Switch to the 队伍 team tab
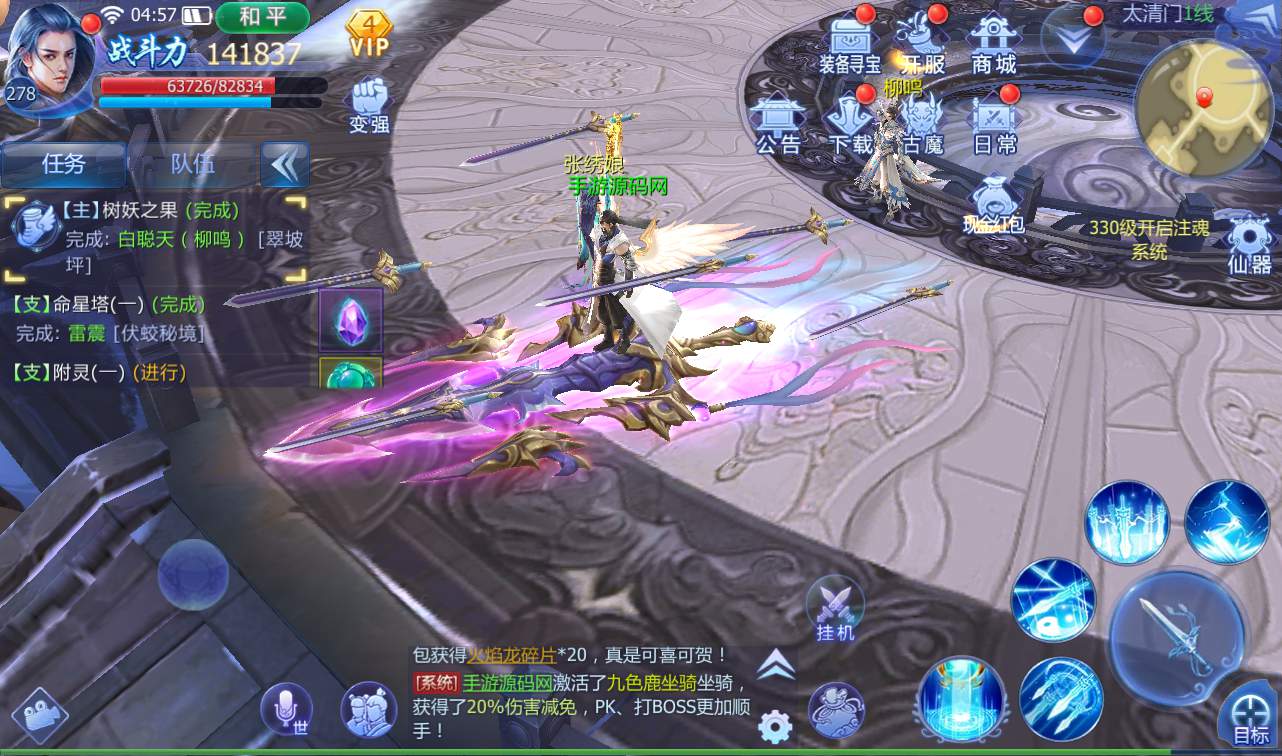Viewport: 1282px width, 756px height. [x=192, y=164]
